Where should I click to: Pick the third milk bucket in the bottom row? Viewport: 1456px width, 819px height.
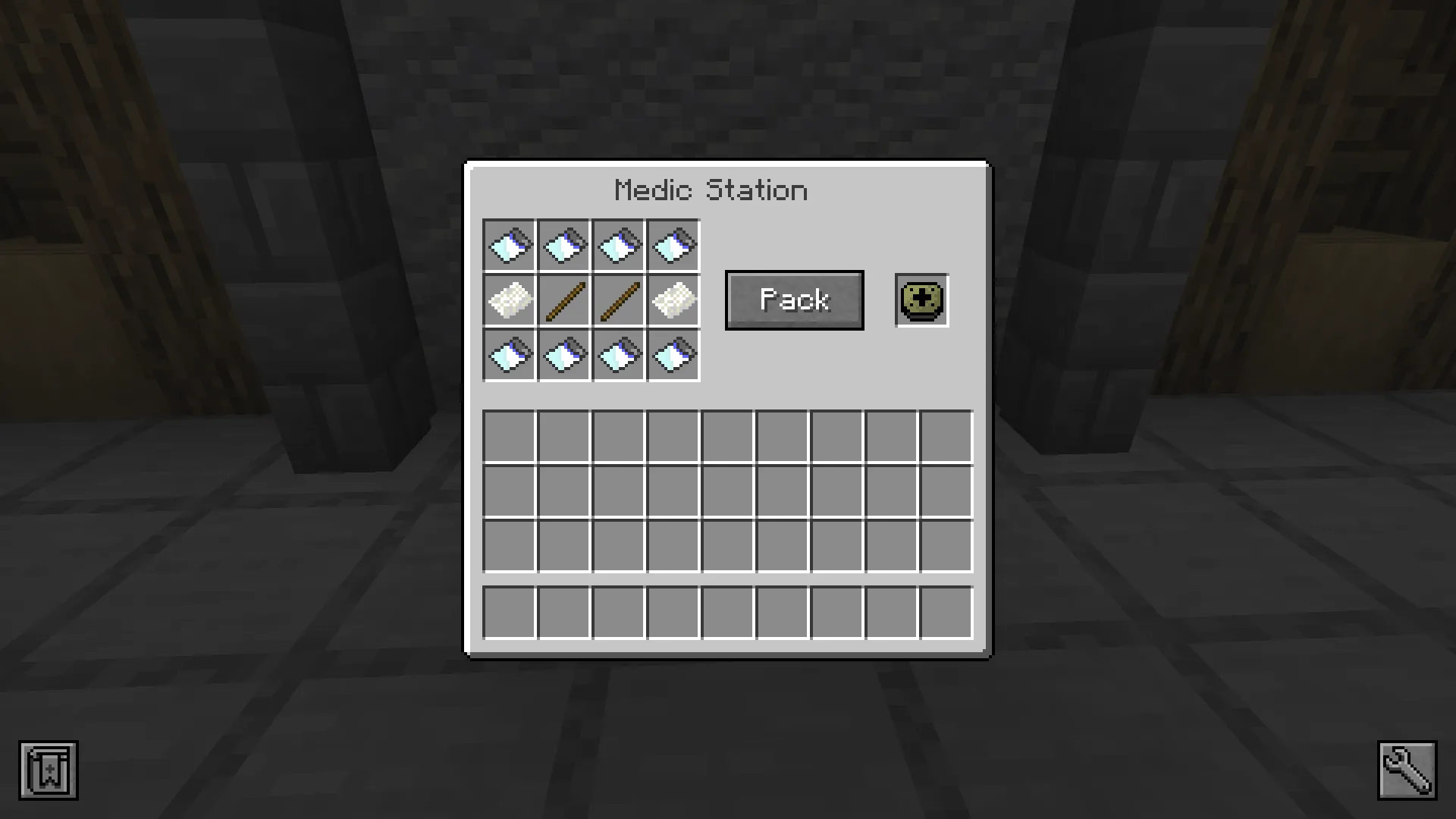[618, 355]
